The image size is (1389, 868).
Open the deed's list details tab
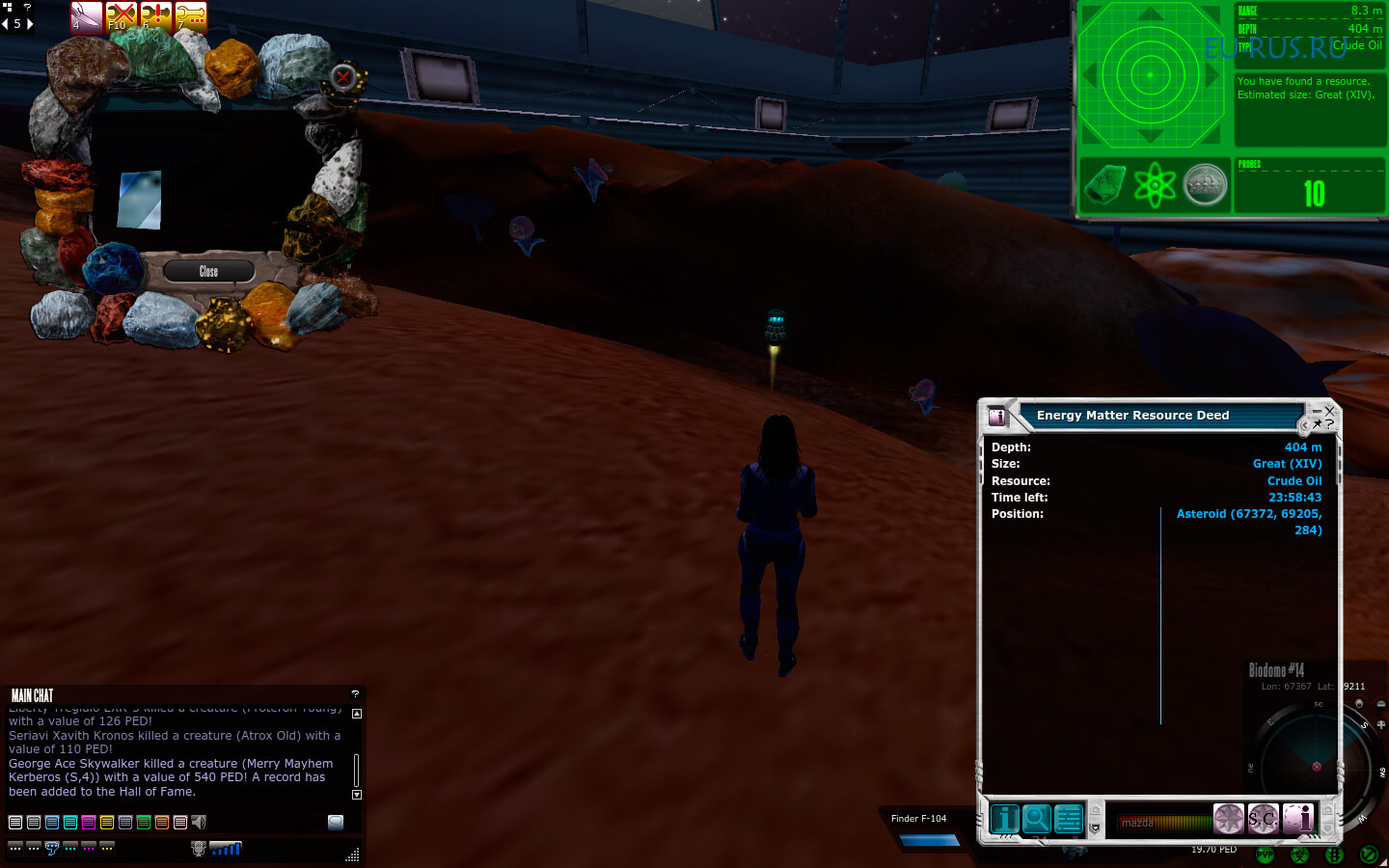coord(1068,818)
